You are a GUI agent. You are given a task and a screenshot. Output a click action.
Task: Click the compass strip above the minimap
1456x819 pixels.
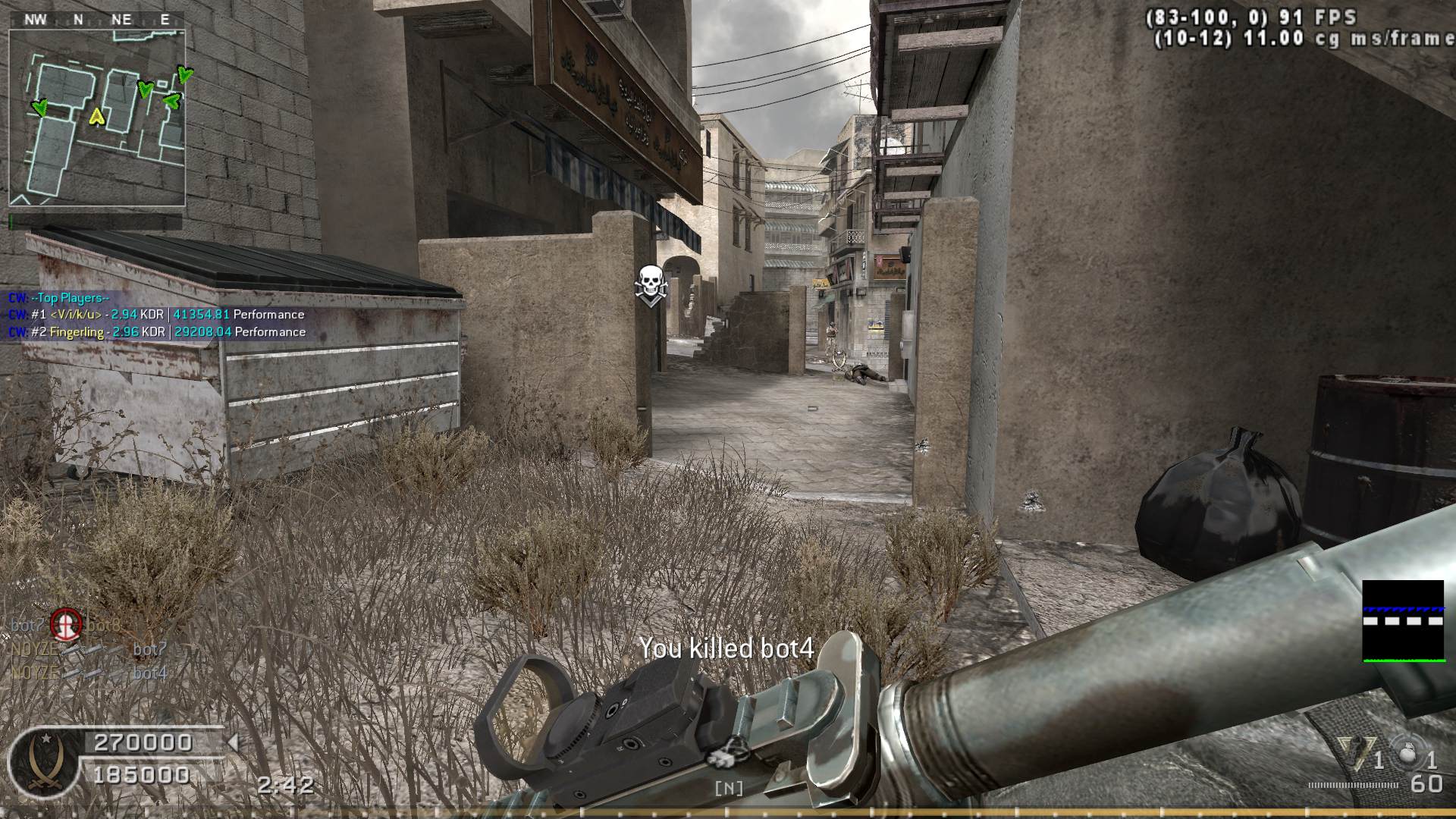coord(97,20)
